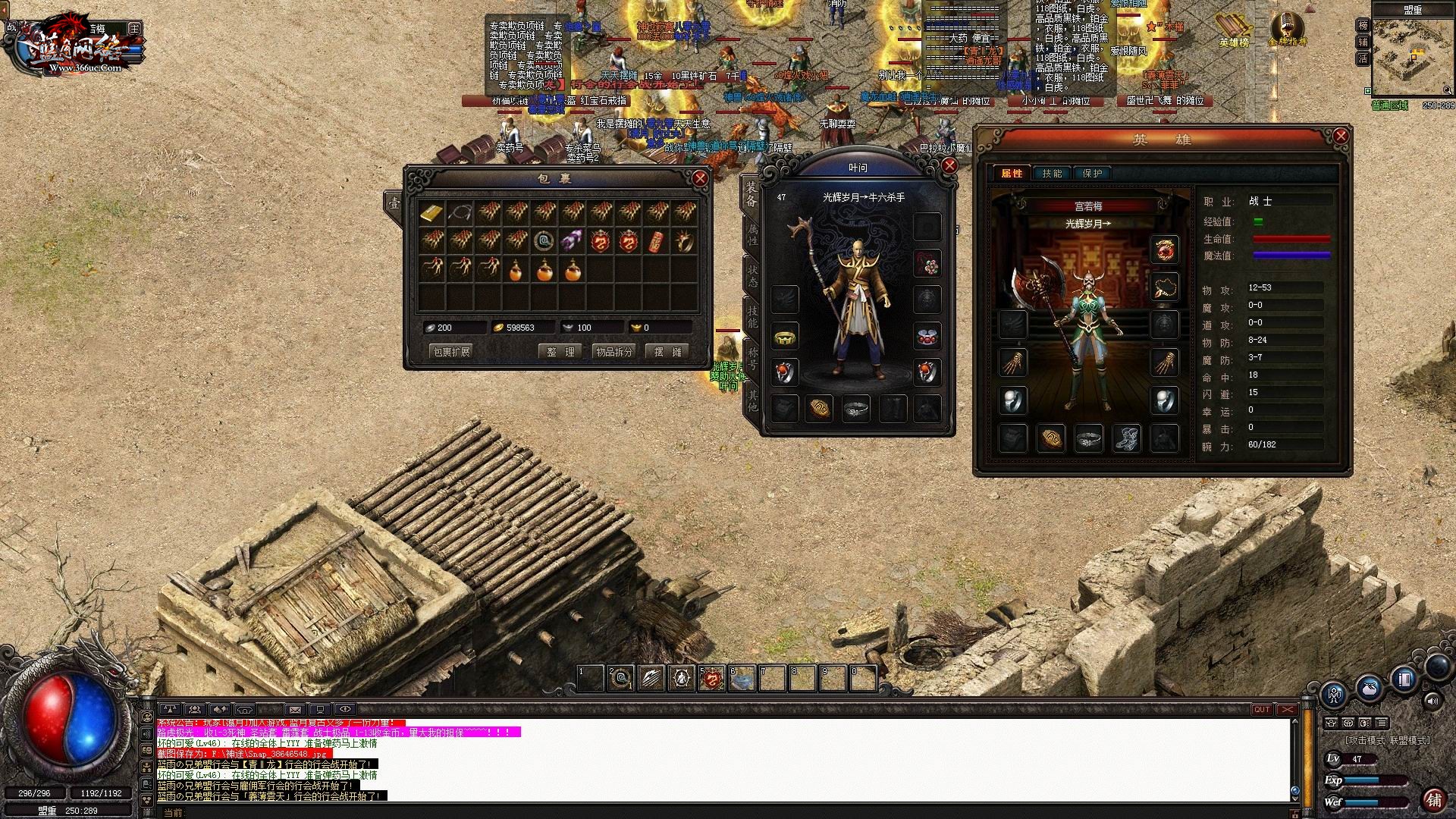The height and width of the screenshot is (819, 1456).
Task: Open the hero 保护 protection tab
Action: 1092,174
